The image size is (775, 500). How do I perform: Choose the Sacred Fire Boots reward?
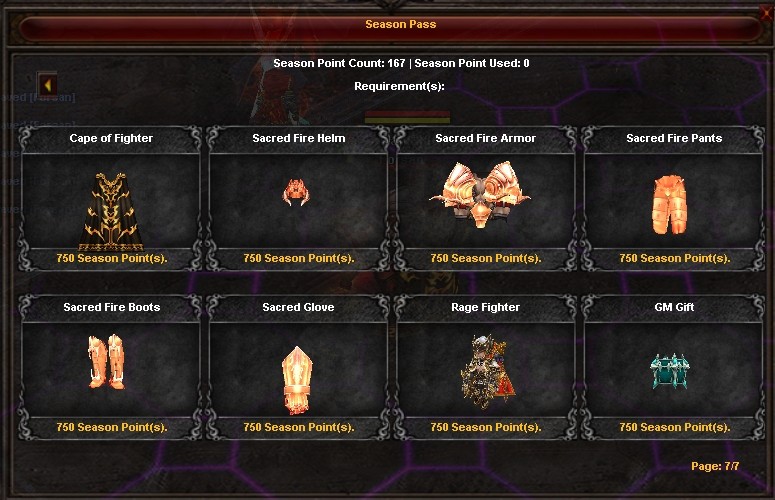pyautogui.click(x=111, y=368)
